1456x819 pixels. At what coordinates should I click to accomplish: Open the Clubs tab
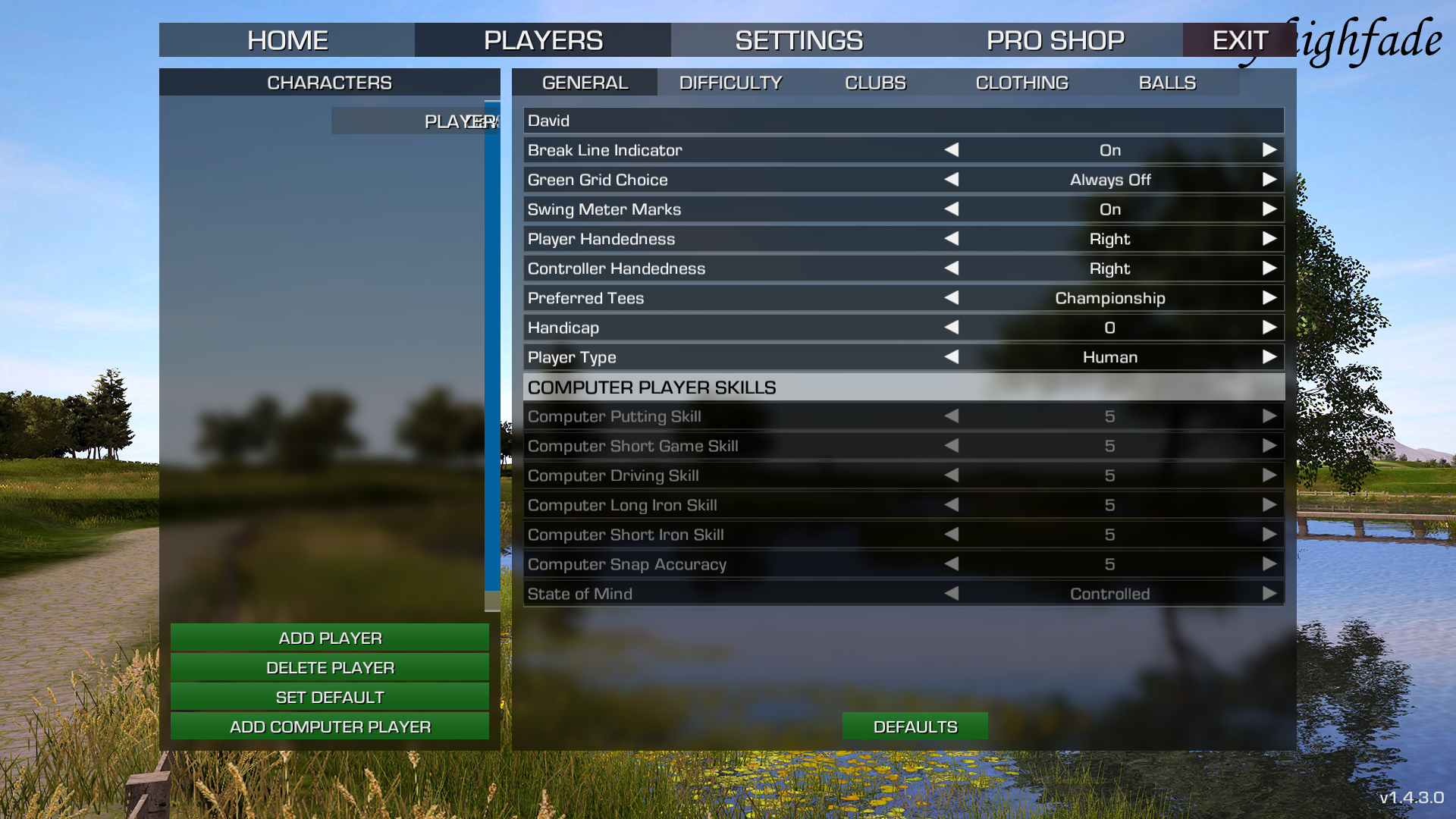[x=875, y=83]
